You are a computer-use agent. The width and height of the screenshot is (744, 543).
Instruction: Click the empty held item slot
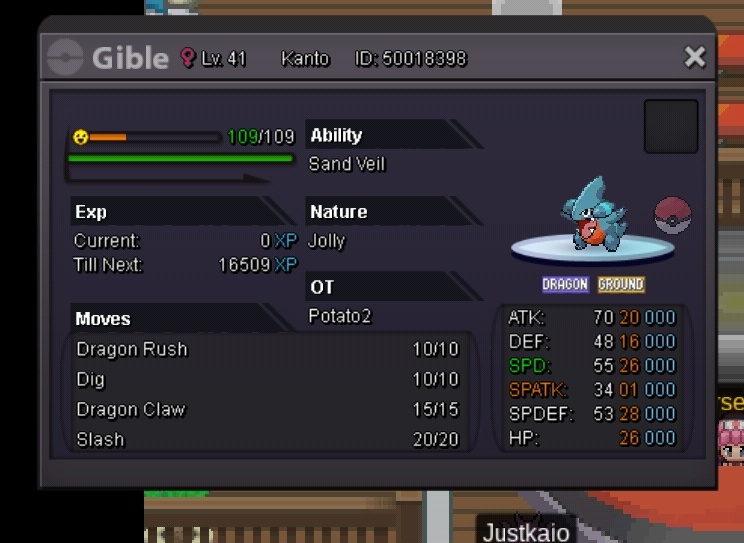[670, 126]
